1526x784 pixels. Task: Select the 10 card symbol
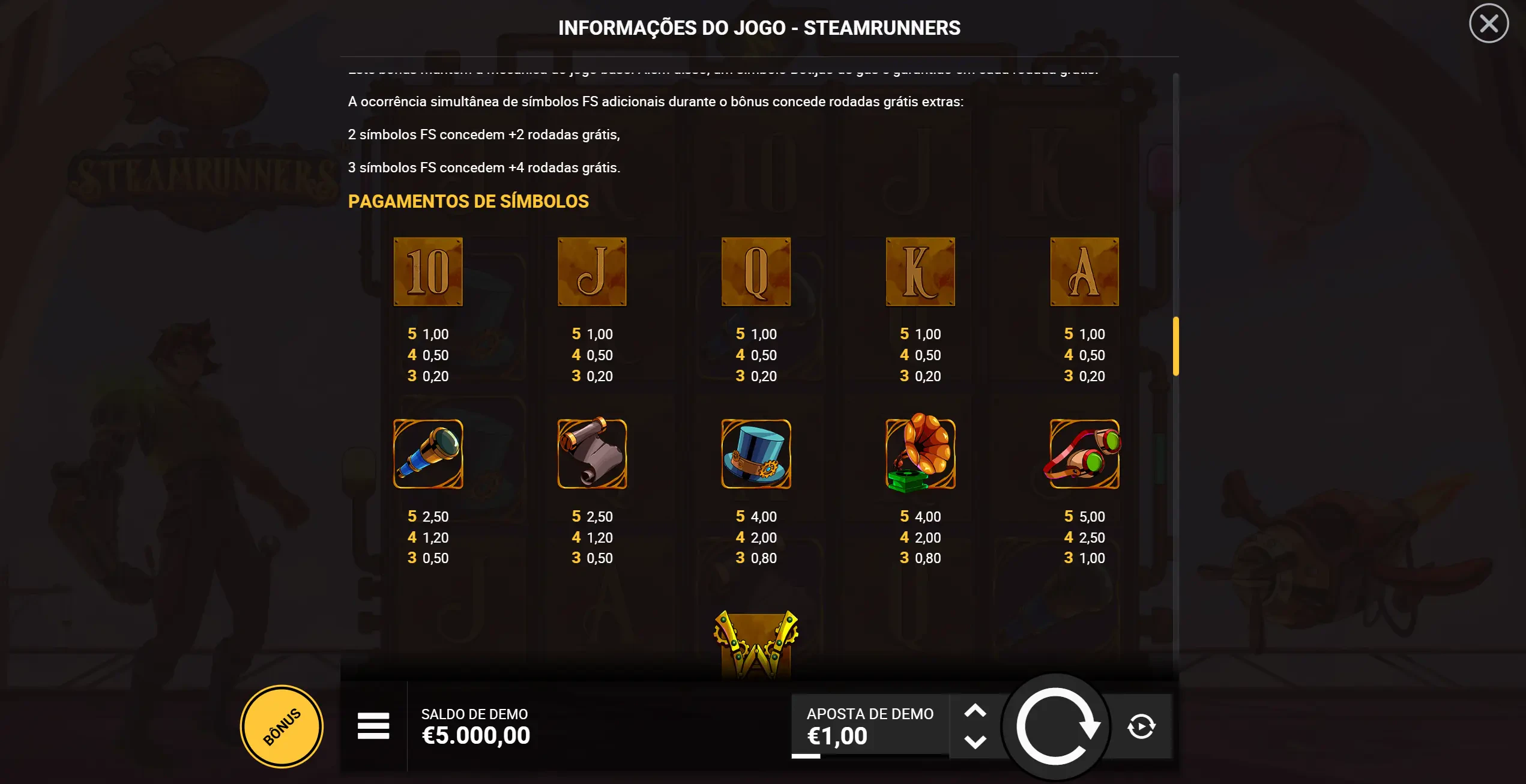click(427, 271)
